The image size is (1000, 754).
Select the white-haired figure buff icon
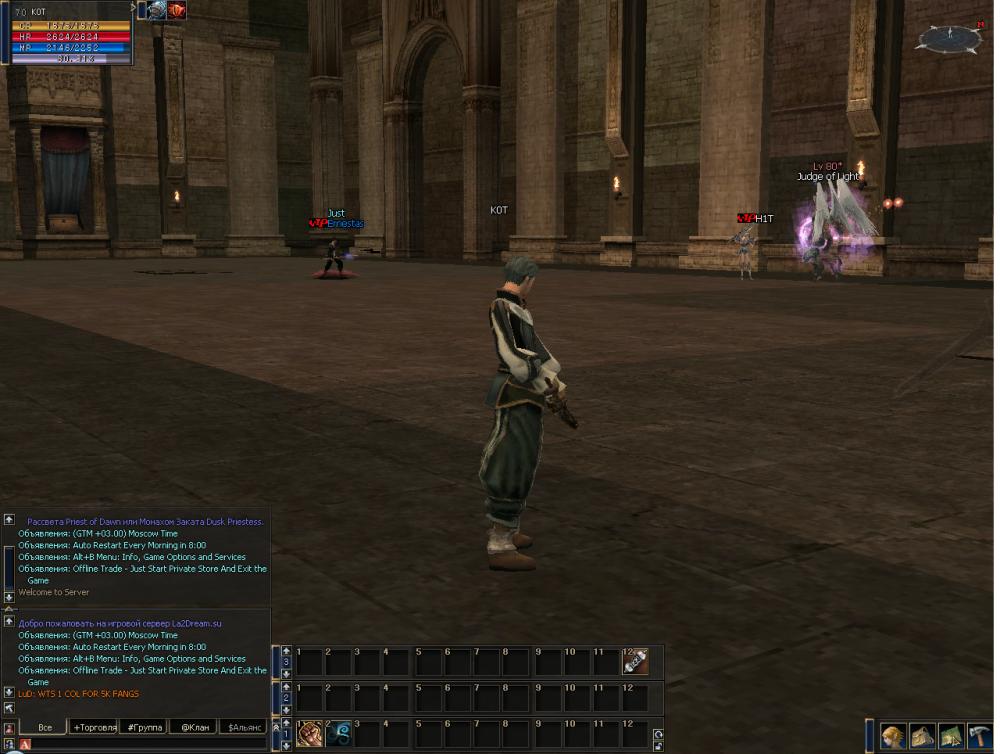coord(157,10)
